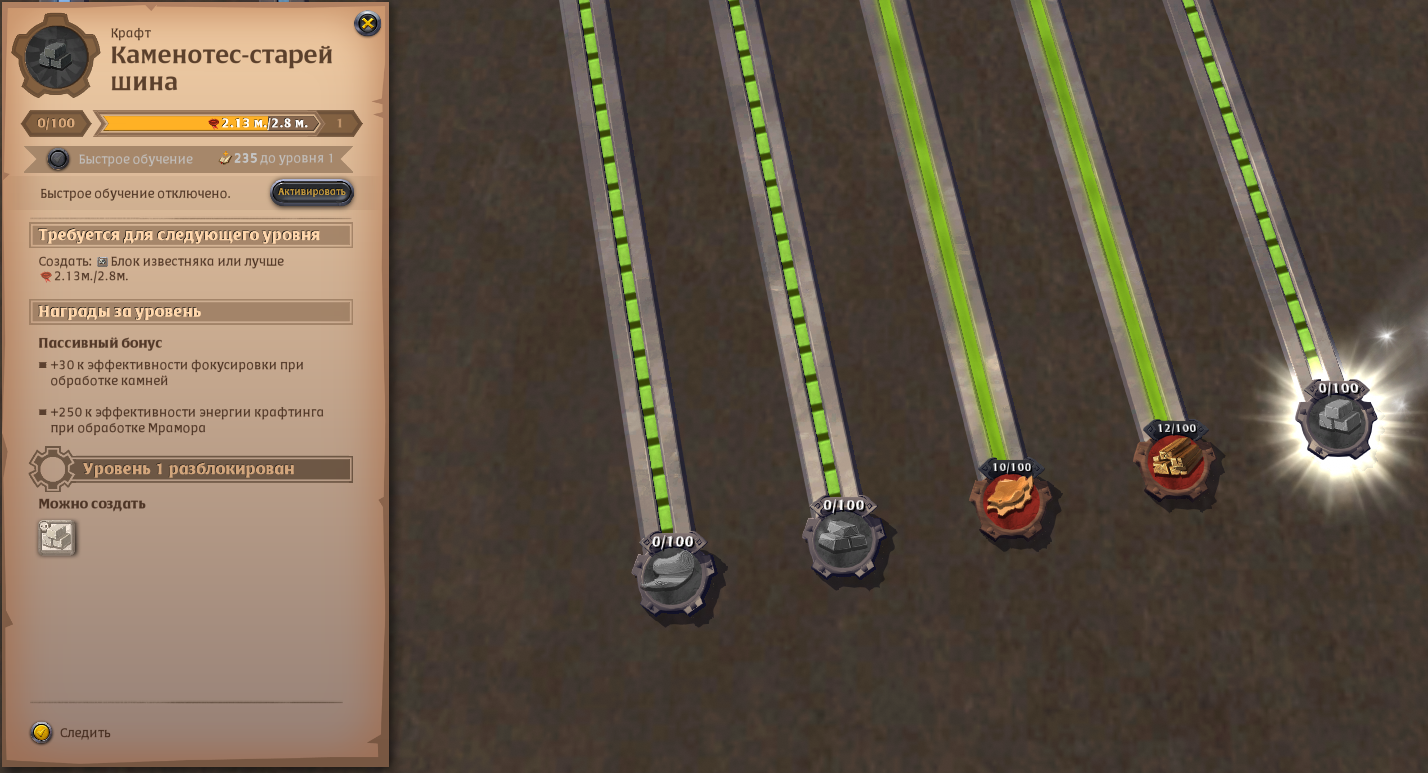Select the metal ingots skill node
The height and width of the screenshot is (773, 1428).
coord(843,541)
